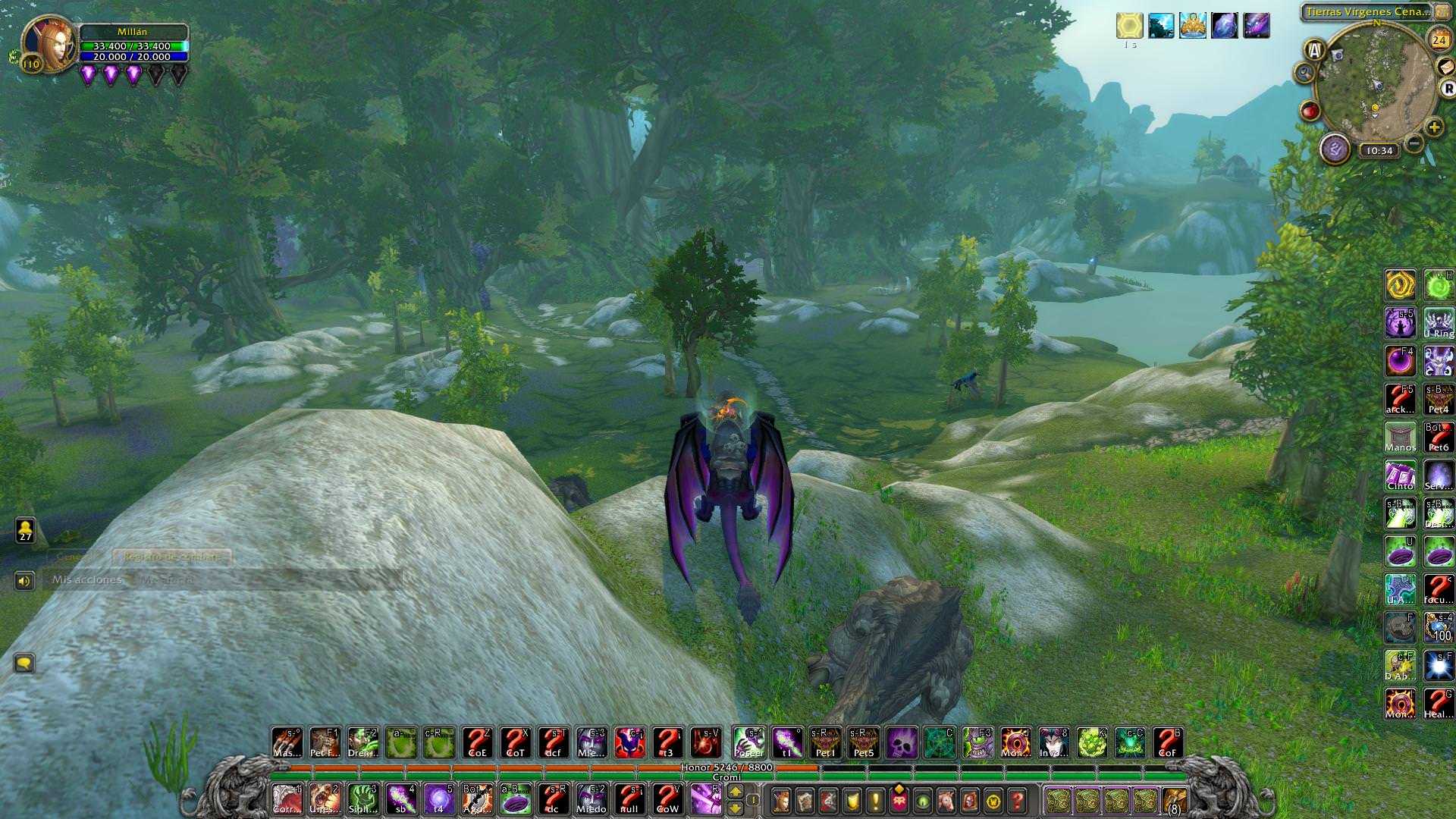
Task: Click the 10:34 clock button
Action: coord(1378,150)
